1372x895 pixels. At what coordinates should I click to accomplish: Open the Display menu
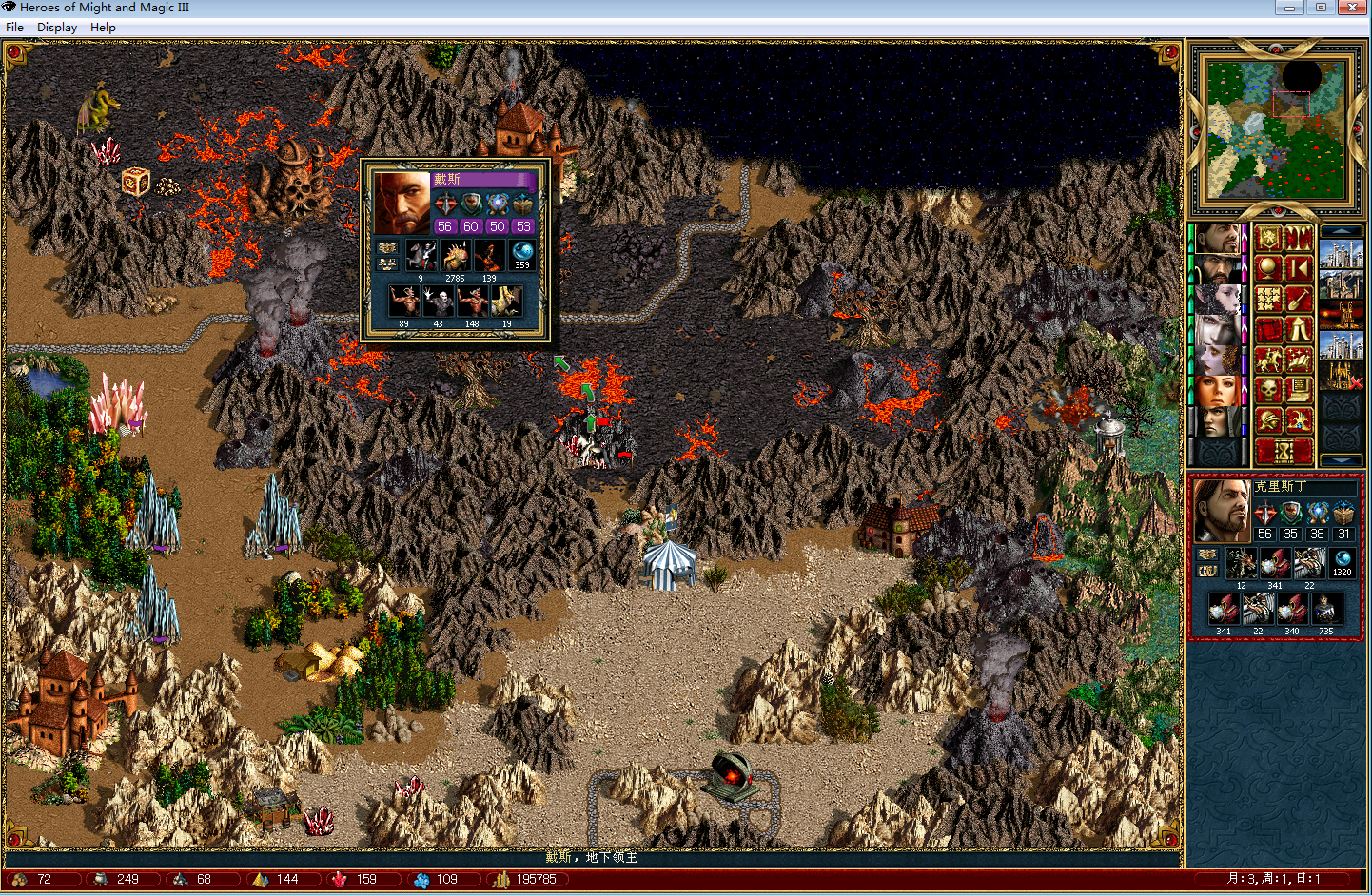click(x=57, y=28)
